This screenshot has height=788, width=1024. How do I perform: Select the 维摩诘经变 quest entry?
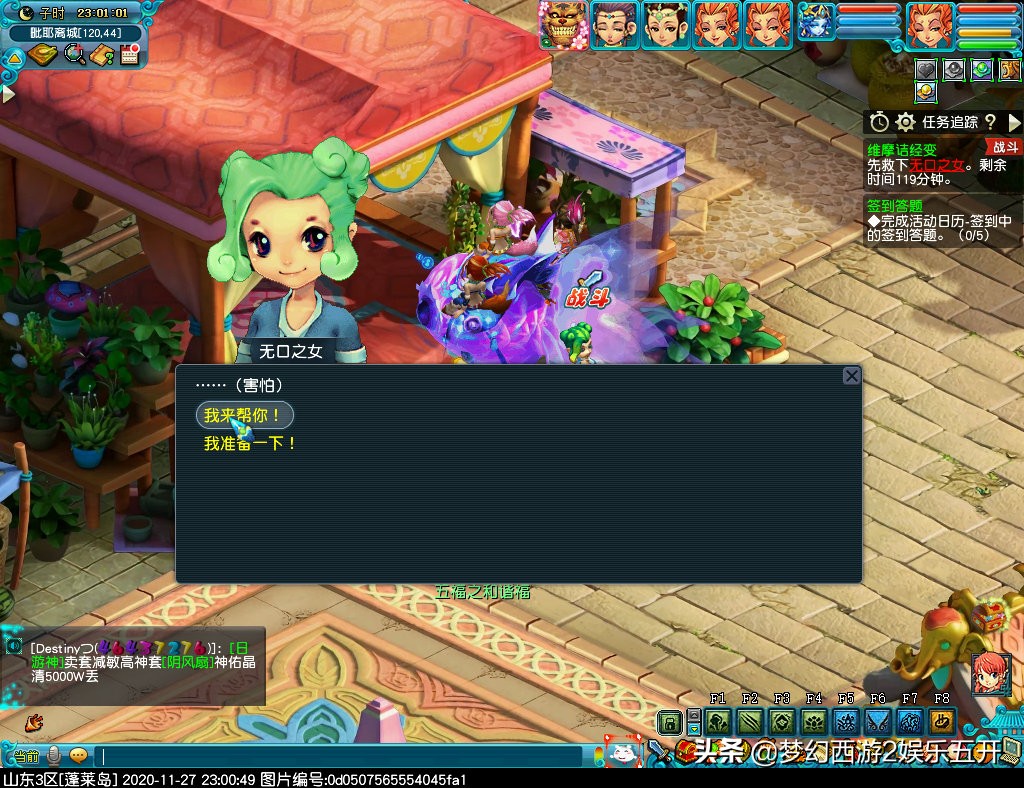pyautogui.click(x=901, y=148)
